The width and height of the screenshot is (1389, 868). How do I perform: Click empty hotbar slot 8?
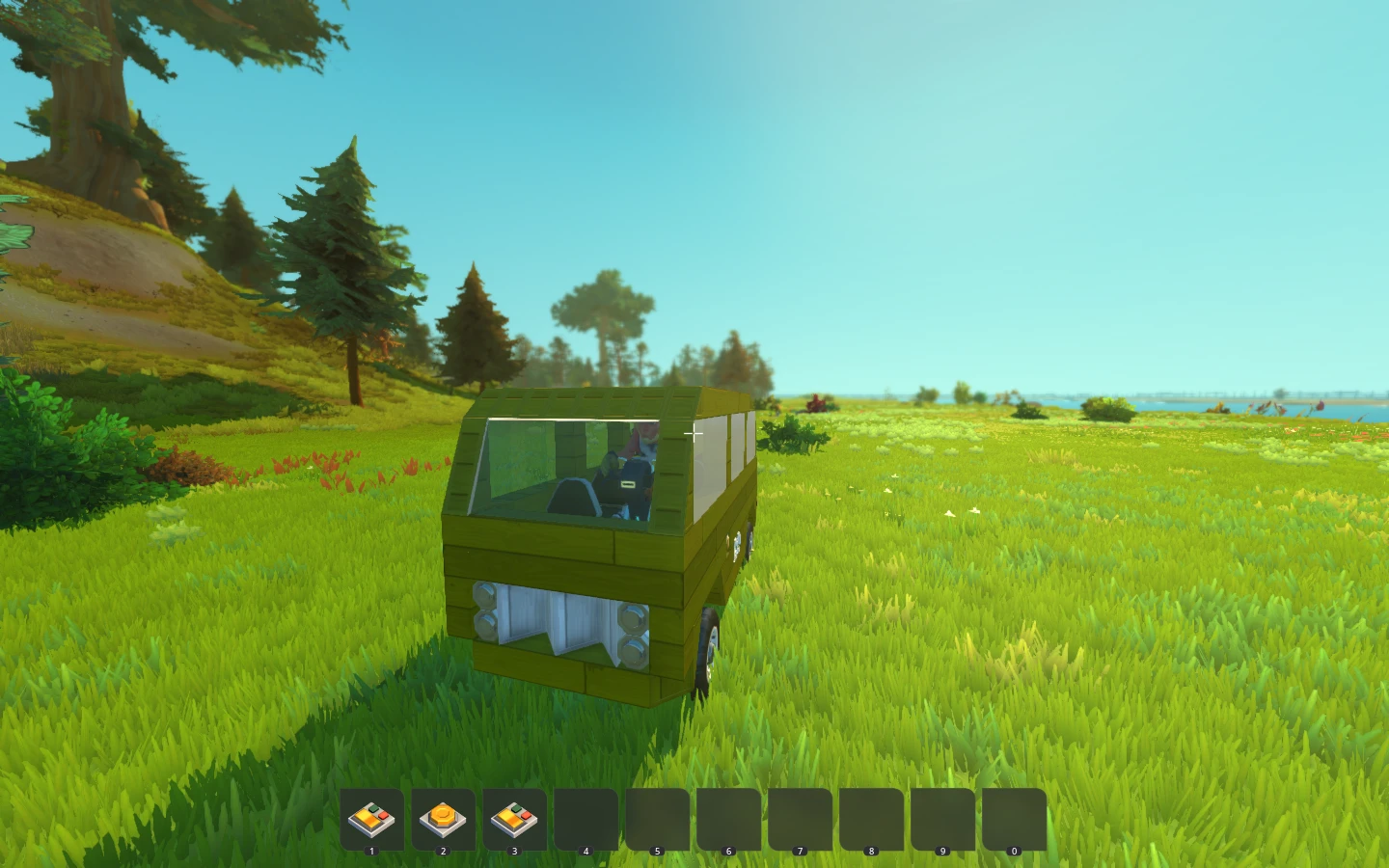pyautogui.click(x=871, y=819)
